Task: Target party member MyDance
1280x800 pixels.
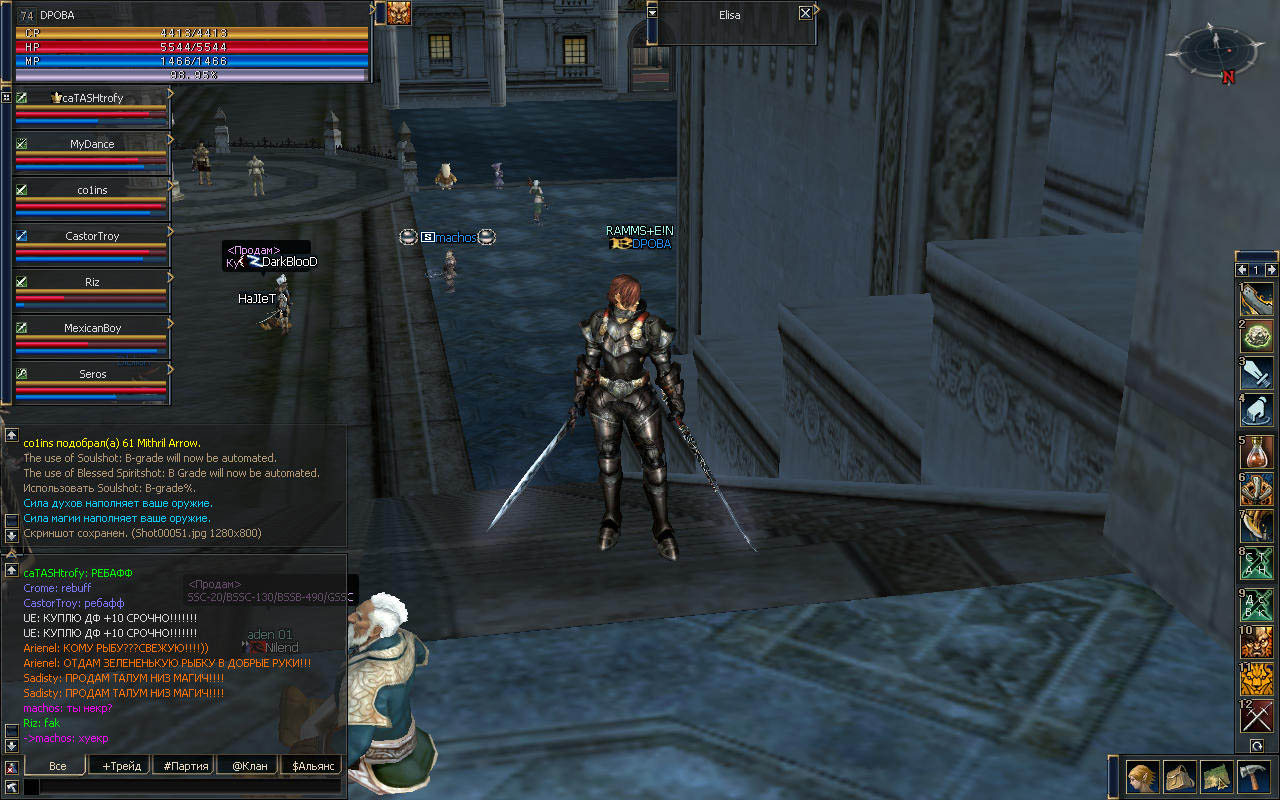Action: (92, 144)
